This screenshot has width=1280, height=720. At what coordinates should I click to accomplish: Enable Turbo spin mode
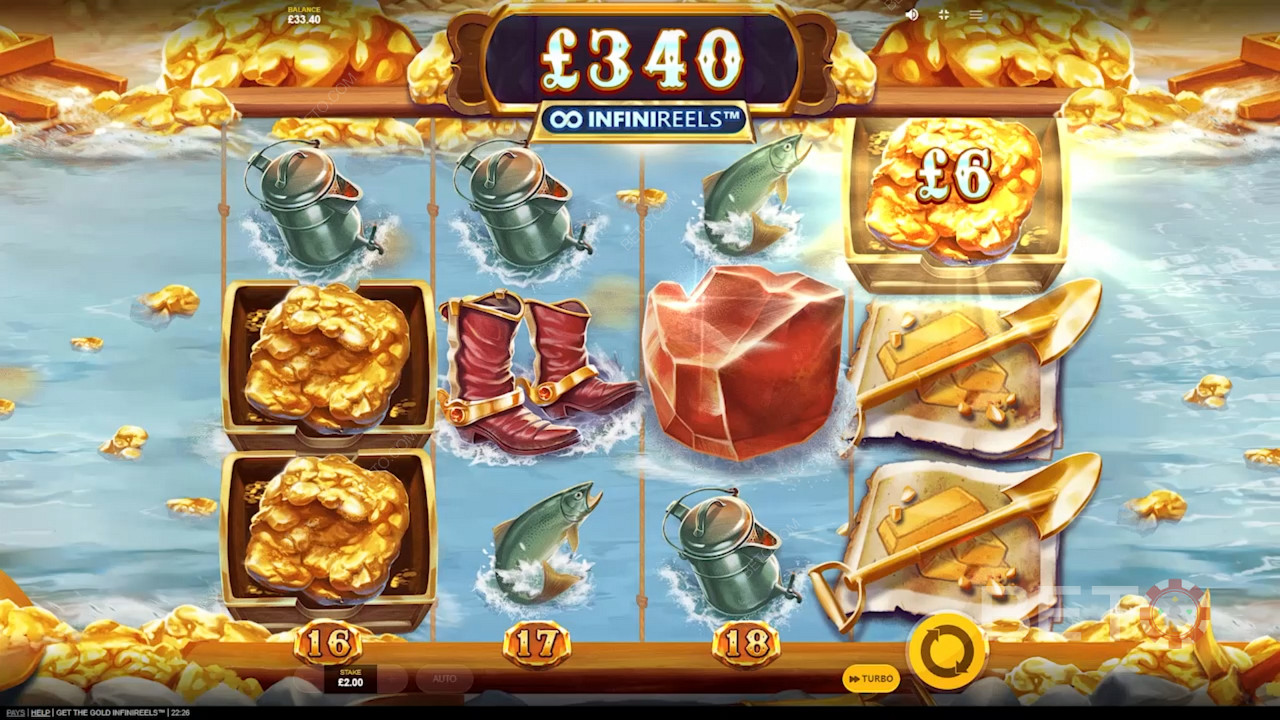click(x=870, y=679)
